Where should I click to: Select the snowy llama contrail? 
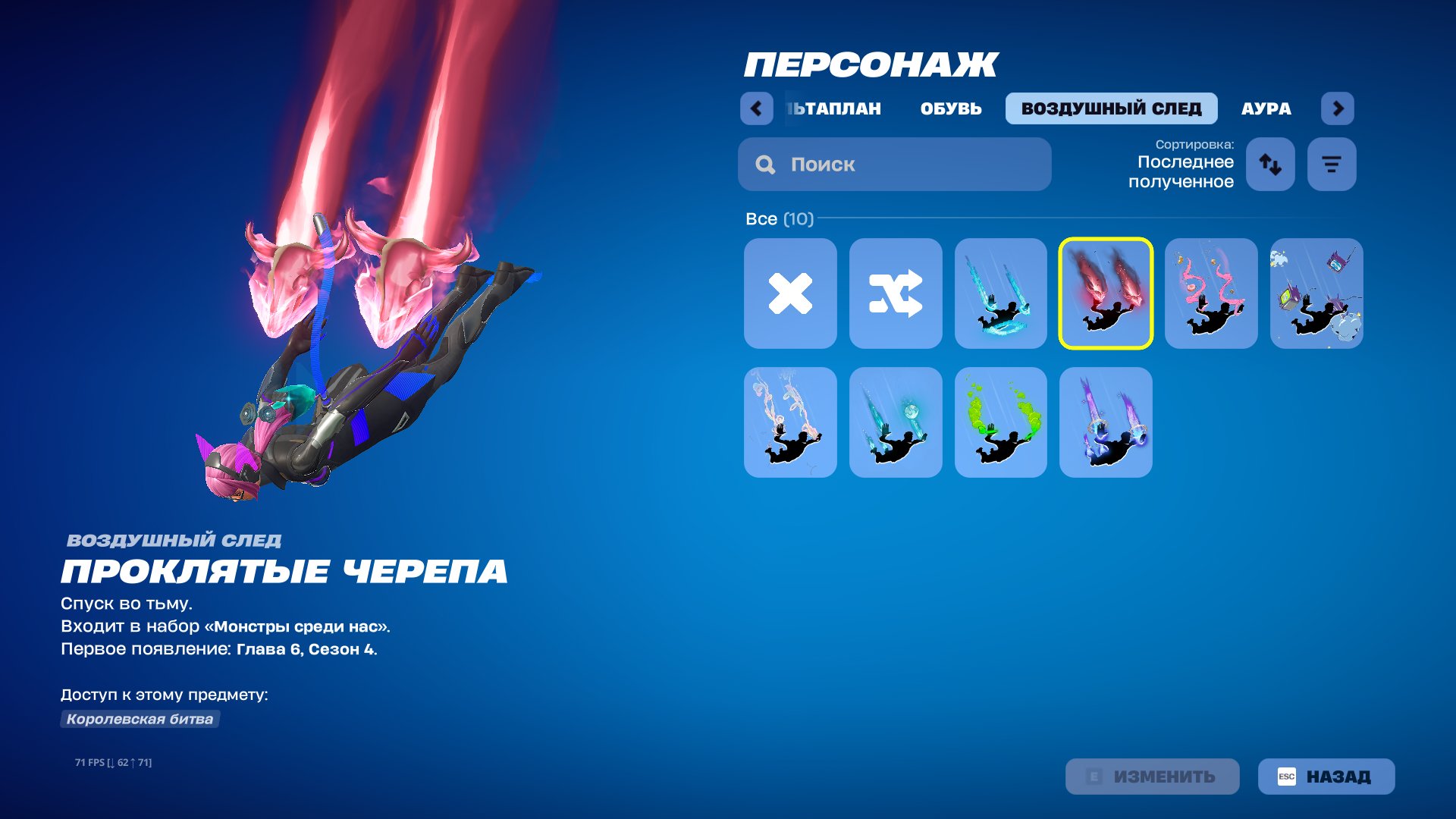point(1316,293)
